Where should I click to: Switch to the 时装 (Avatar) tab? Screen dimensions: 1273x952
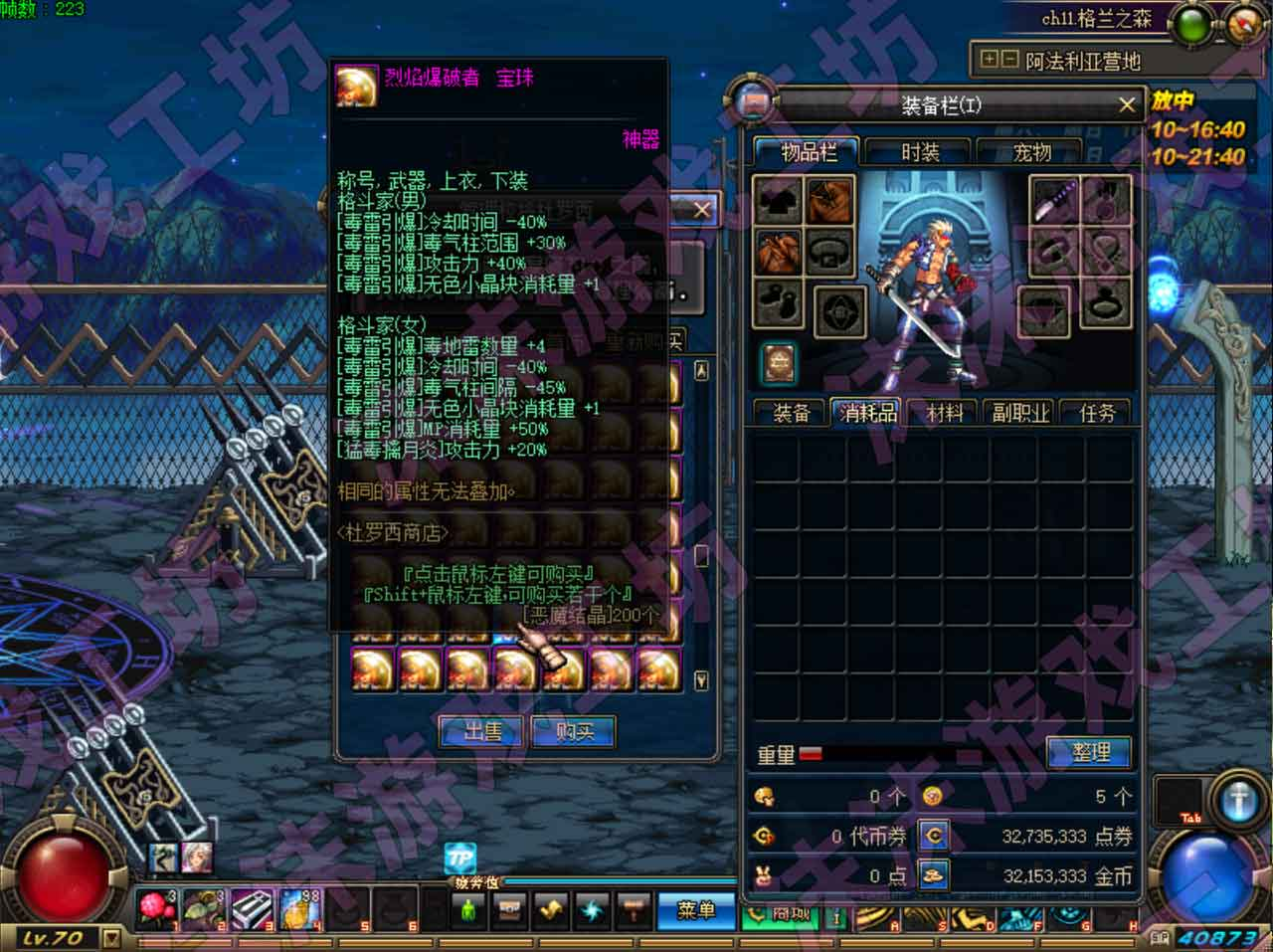pos(920,152)
